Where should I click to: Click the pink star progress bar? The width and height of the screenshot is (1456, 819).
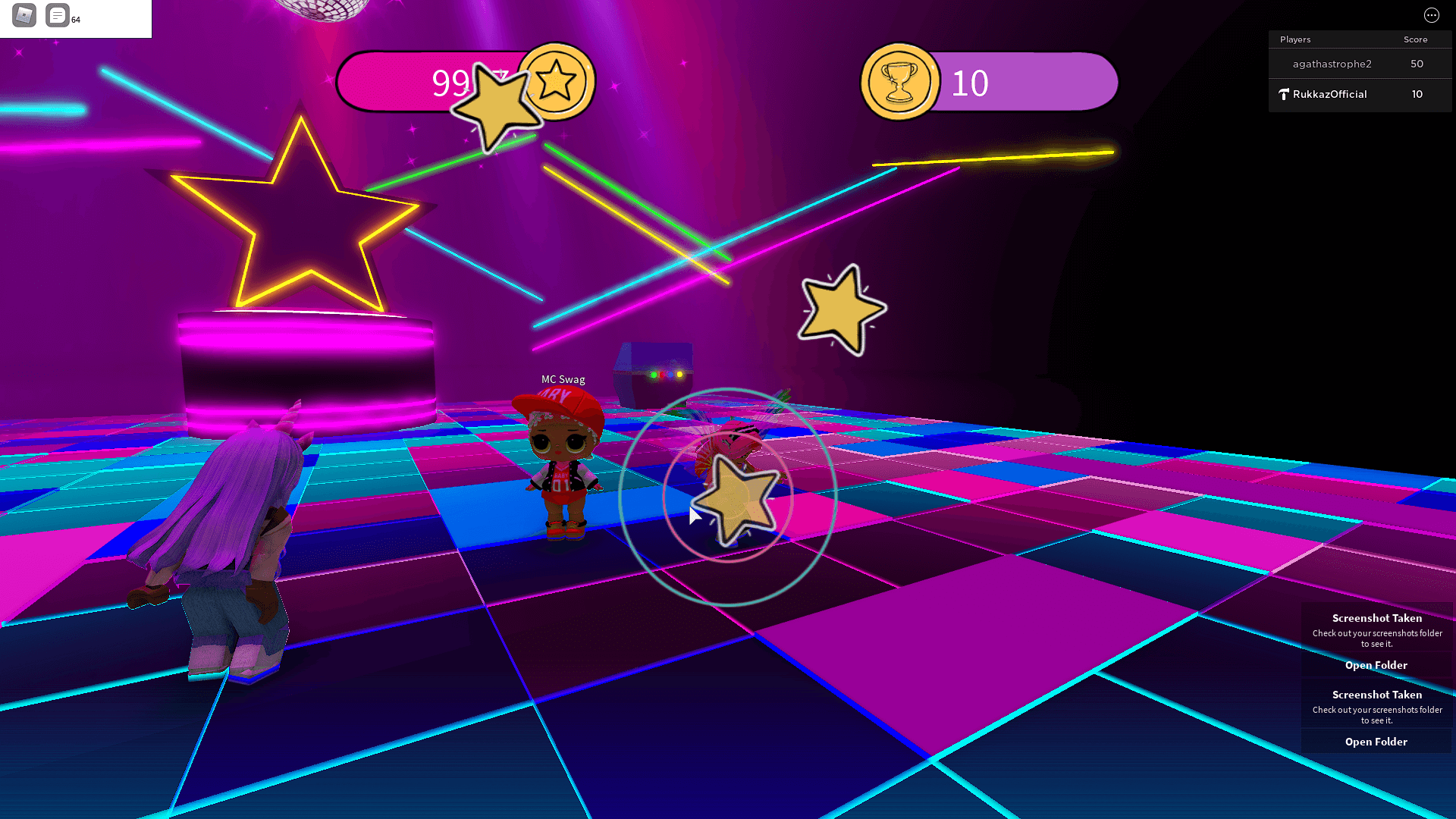coord(425,81)
